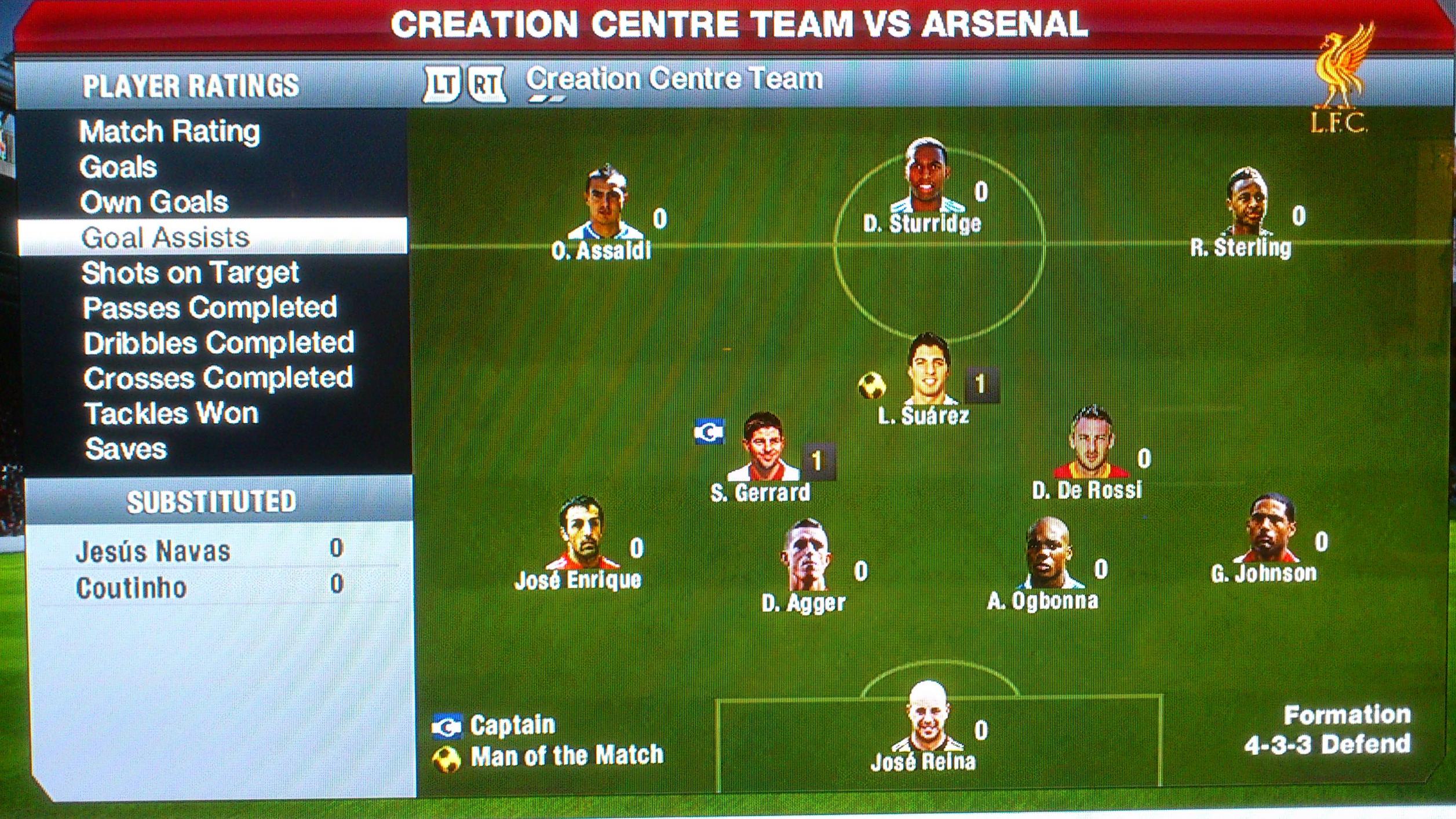Show the Goals stat view
The width and height of the screenshot is (1456, 819).
coord(118,167)
